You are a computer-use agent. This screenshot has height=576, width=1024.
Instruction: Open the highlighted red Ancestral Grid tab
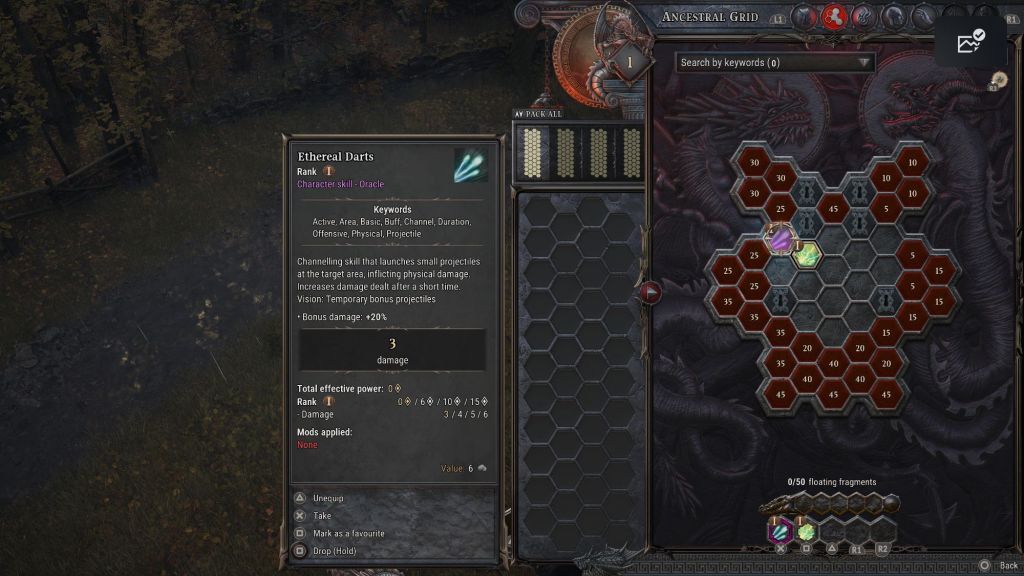834,17
